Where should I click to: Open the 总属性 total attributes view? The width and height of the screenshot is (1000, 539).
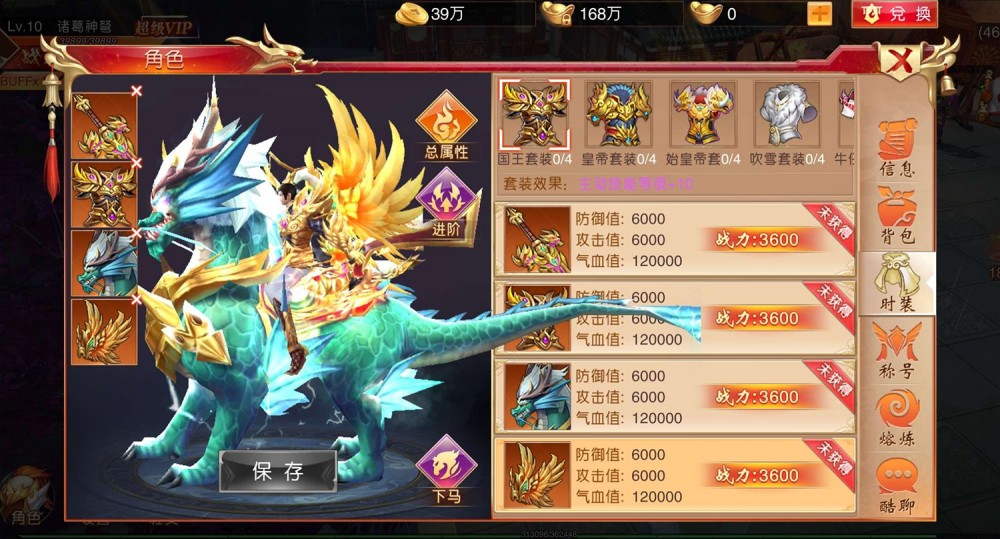click(x=446, y=127)
